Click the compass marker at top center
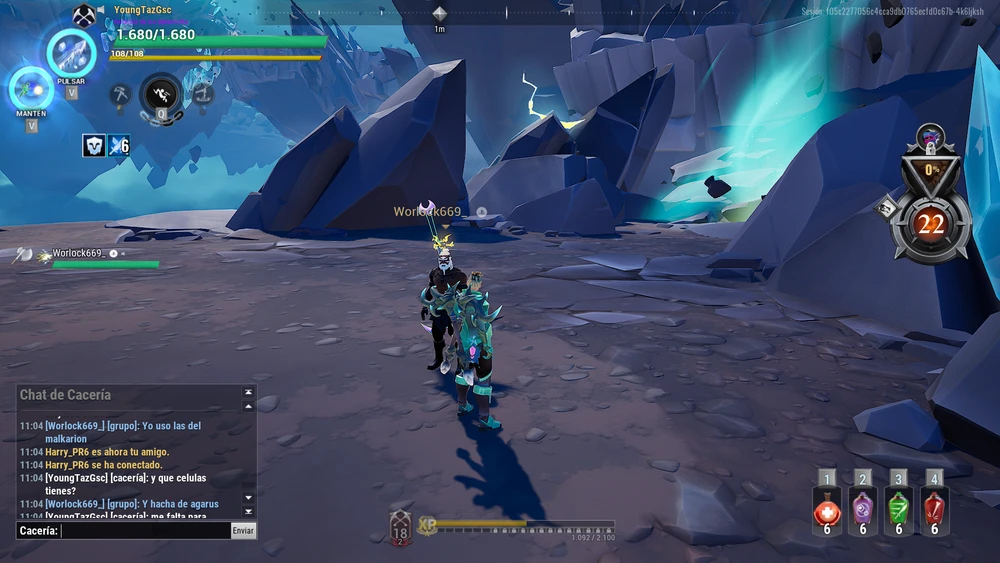 tap(439, 13)
